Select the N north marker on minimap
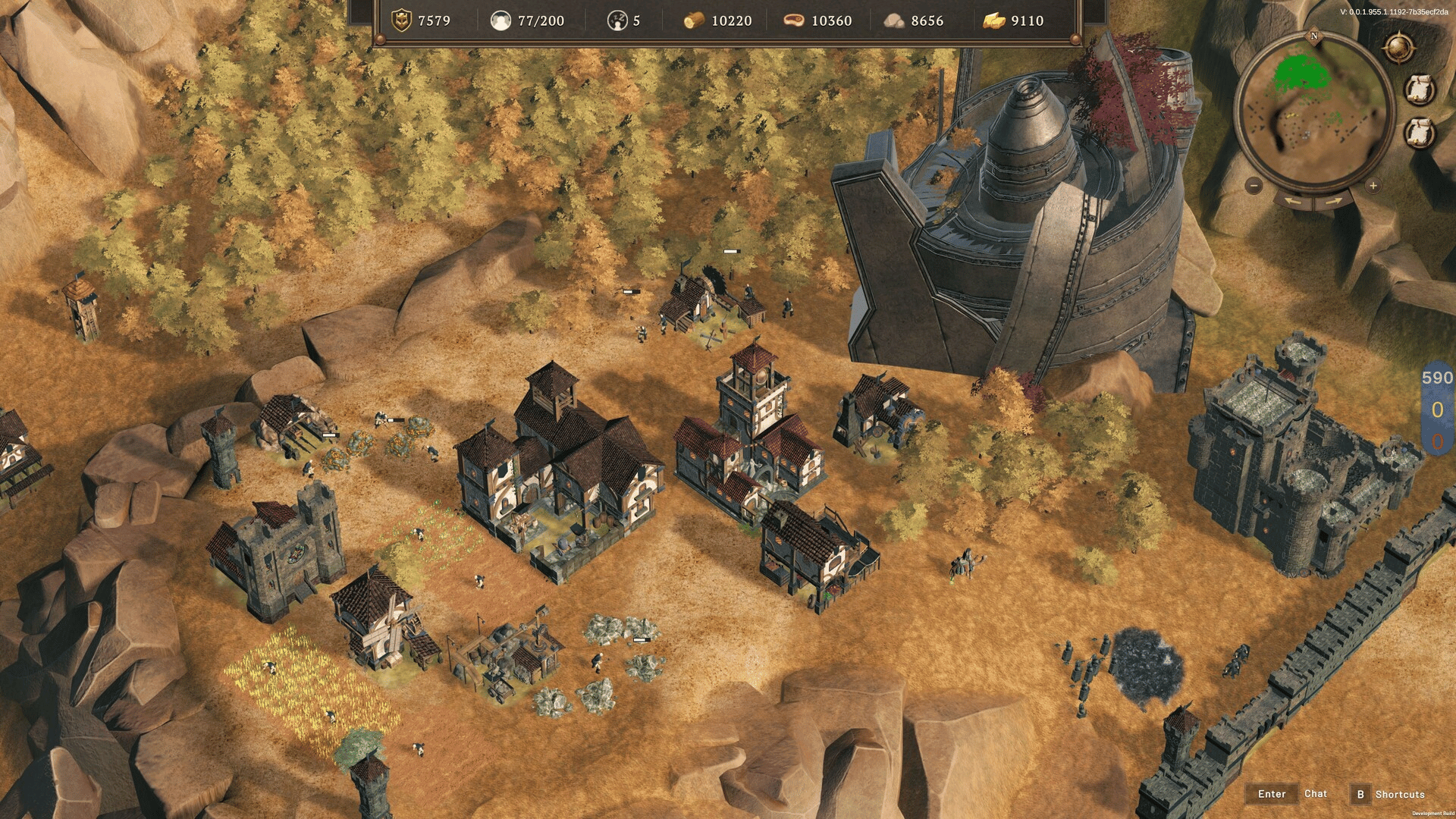The height and width of the screenshot is (819, 1456). pos(1314,36)
